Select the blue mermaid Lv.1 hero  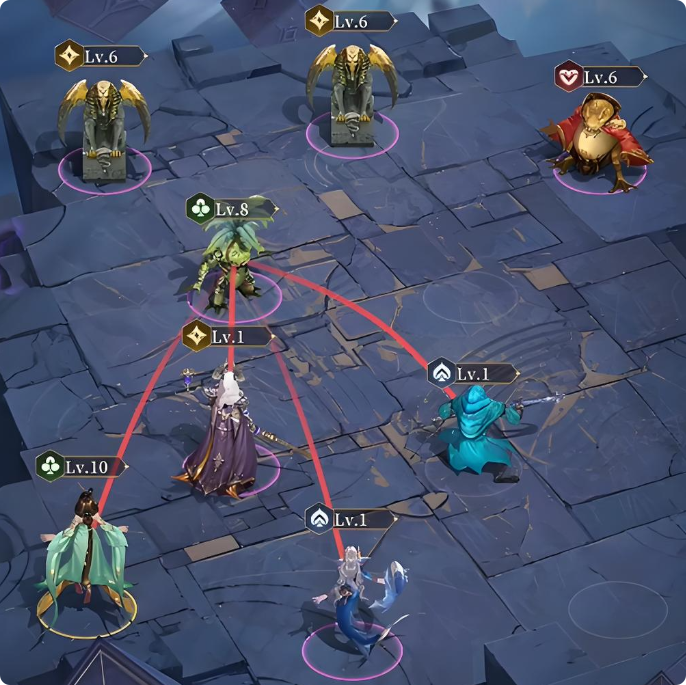pyautogui.click(x=357, y=598)
